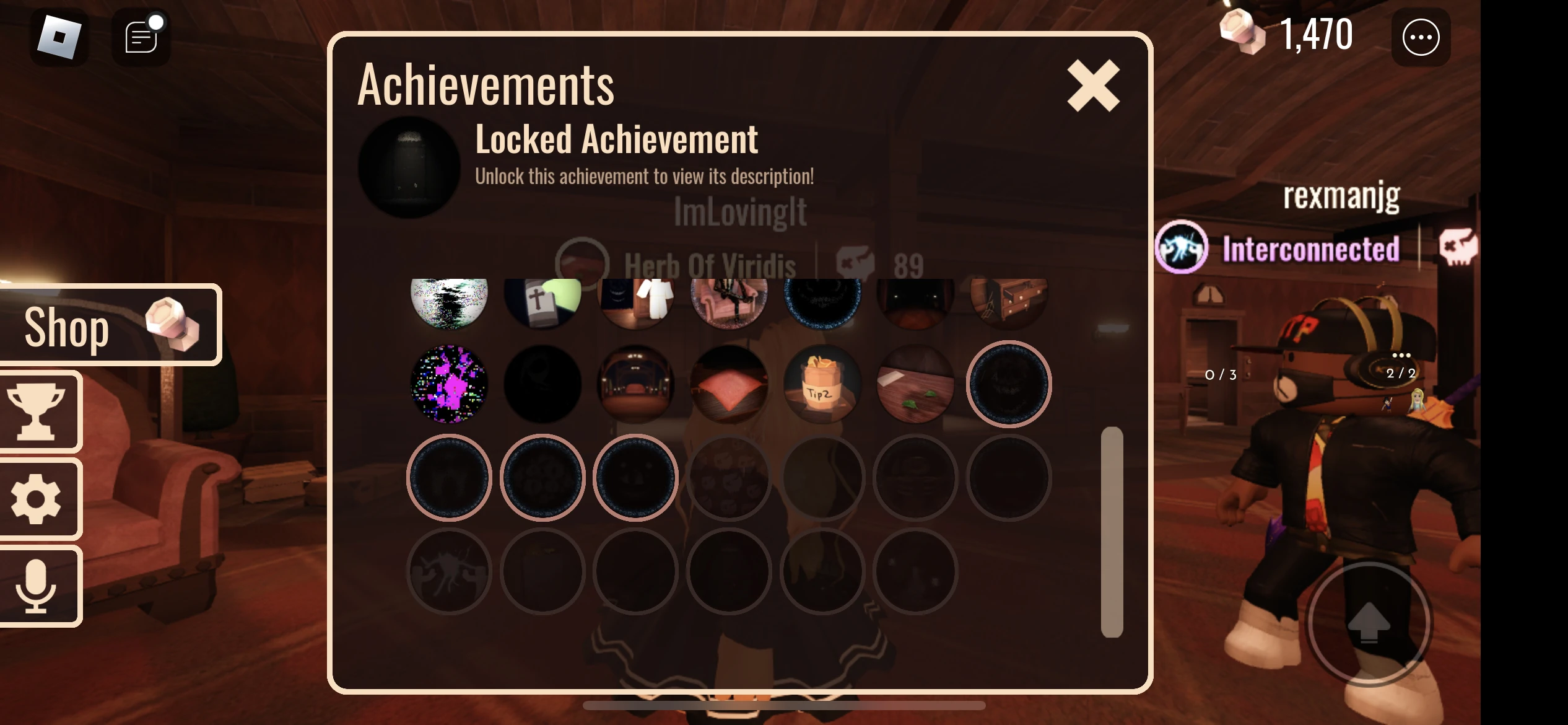The image size is (1568, 725).
Task: View the hallway achievement thumbnail
Action: pos(635,384)
